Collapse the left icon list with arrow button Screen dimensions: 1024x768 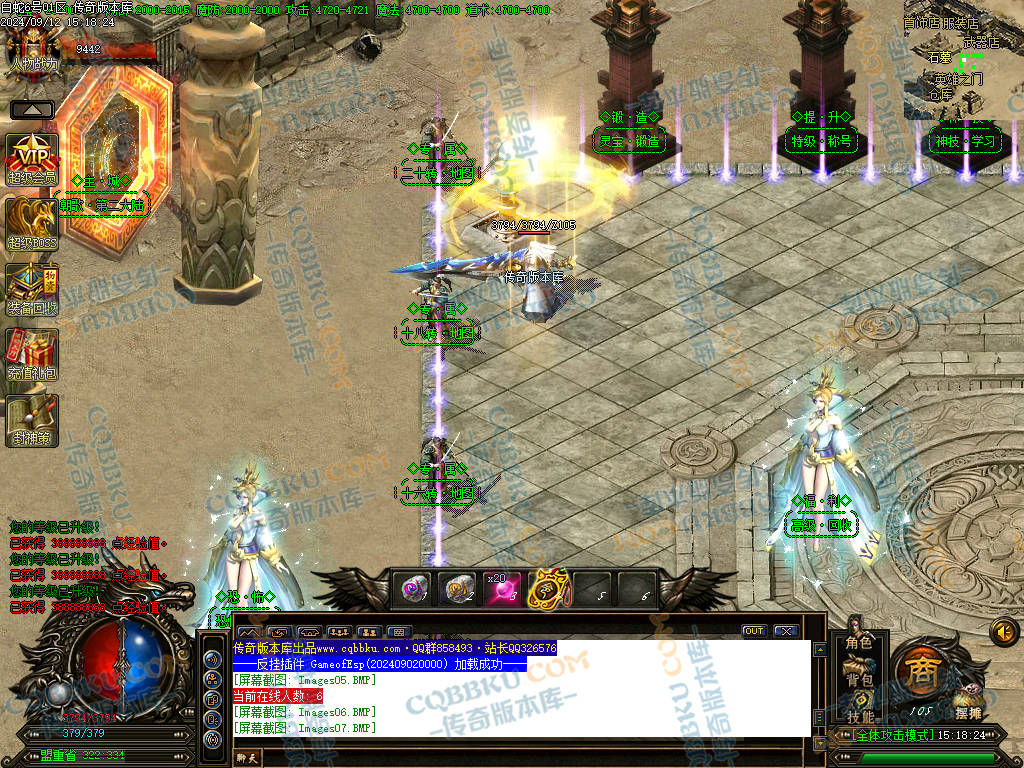click(32, 109)
